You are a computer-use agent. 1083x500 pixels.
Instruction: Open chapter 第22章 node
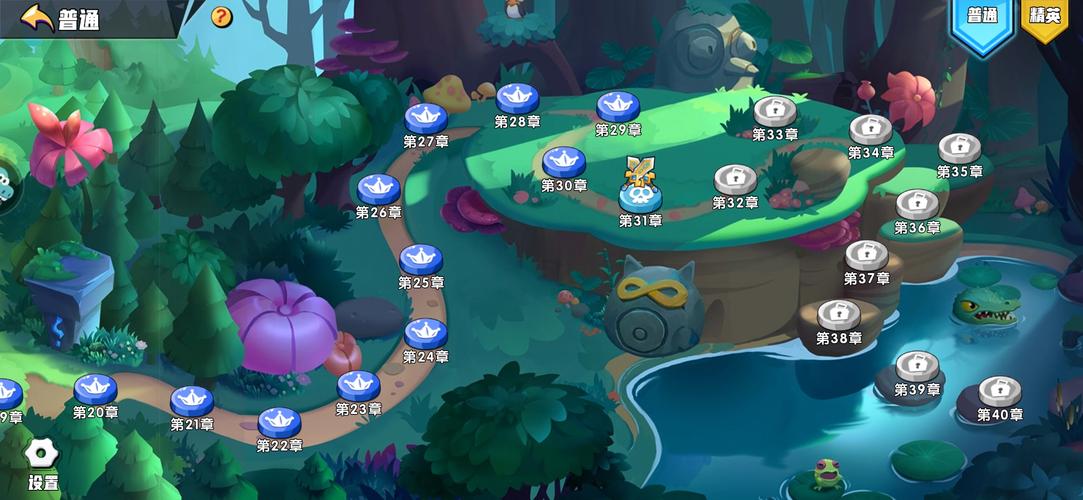tap(280, 421)
